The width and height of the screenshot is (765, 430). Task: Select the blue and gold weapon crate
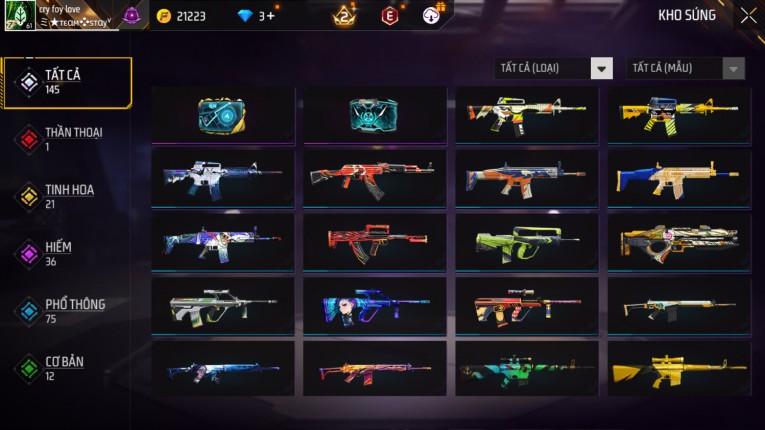click(222, 115)
